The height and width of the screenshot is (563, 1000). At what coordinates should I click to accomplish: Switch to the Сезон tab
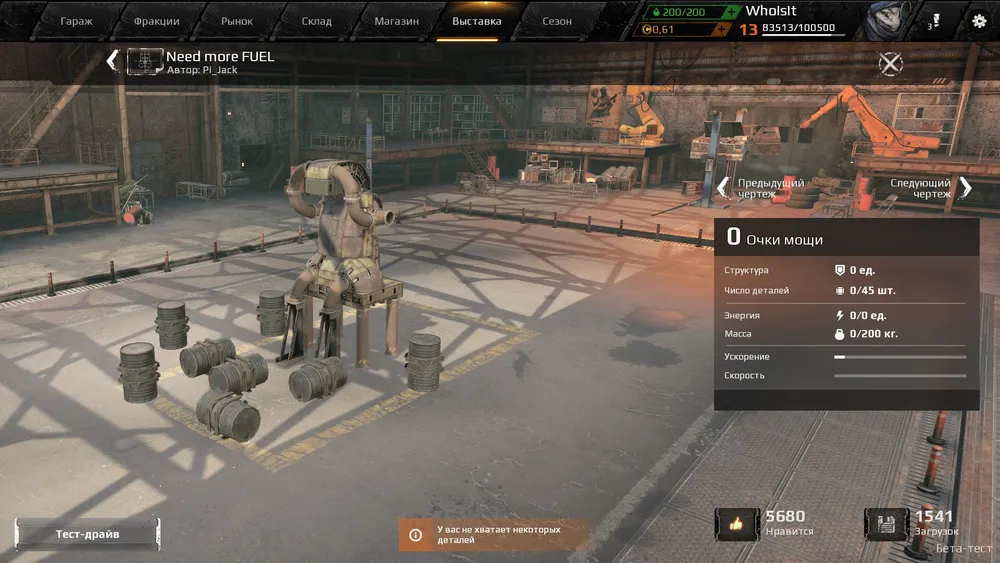point(557,21)
